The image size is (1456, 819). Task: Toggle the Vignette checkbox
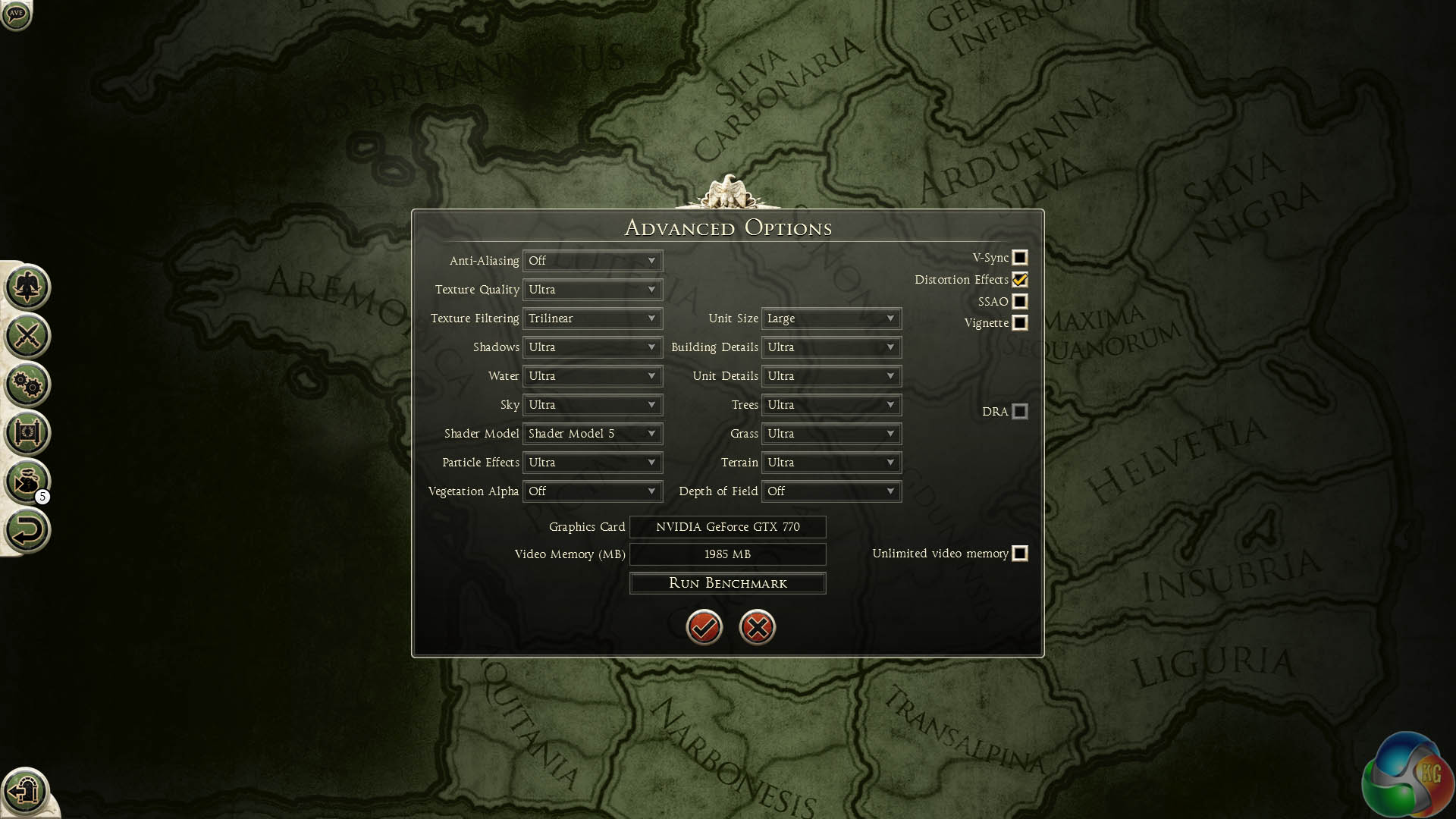(1020, 323)
